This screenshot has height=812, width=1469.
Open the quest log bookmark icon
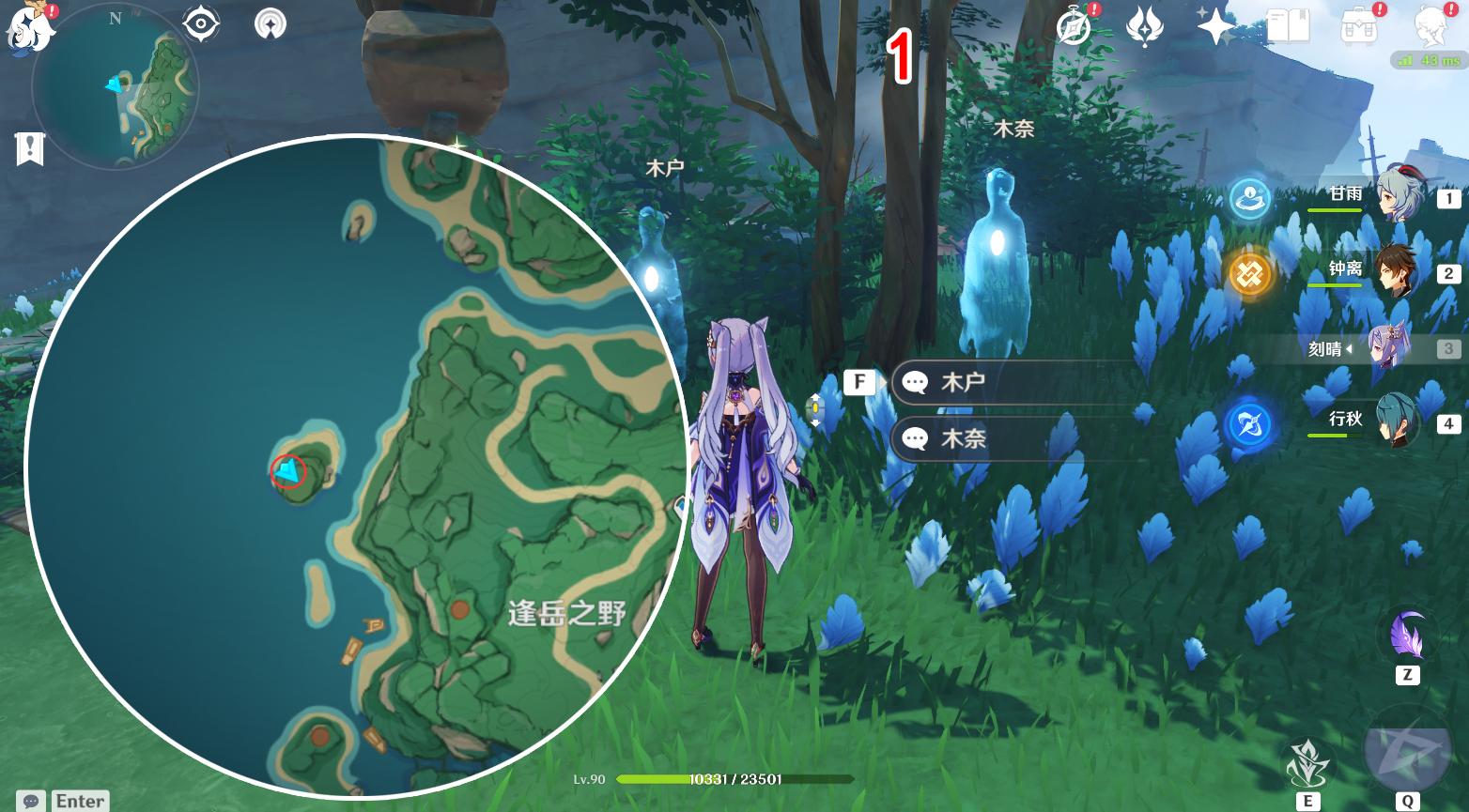30,148
